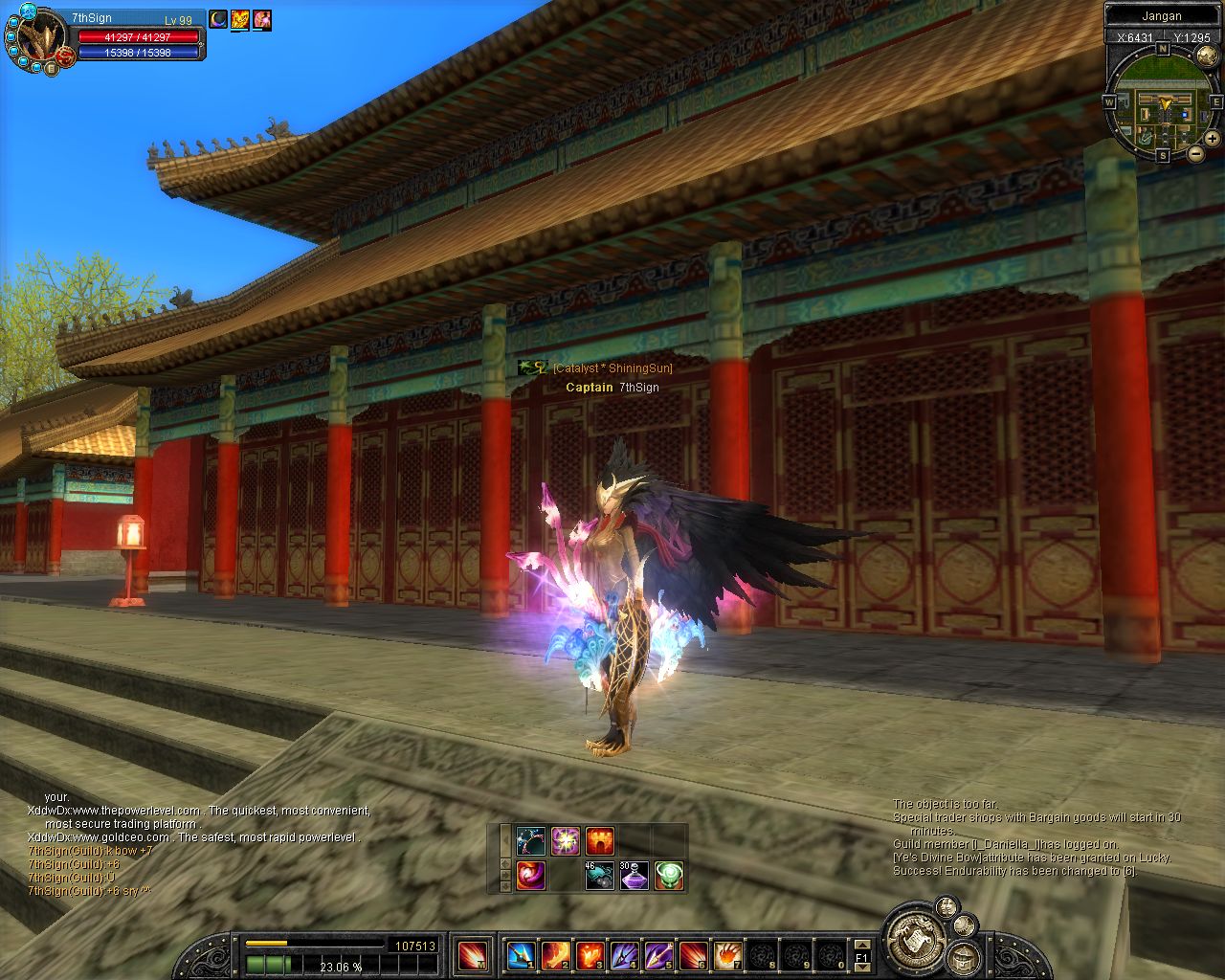Use the flaming sword skill in slot 2
The width and height of the screenshot is (1225, 980).
[556, 954]
